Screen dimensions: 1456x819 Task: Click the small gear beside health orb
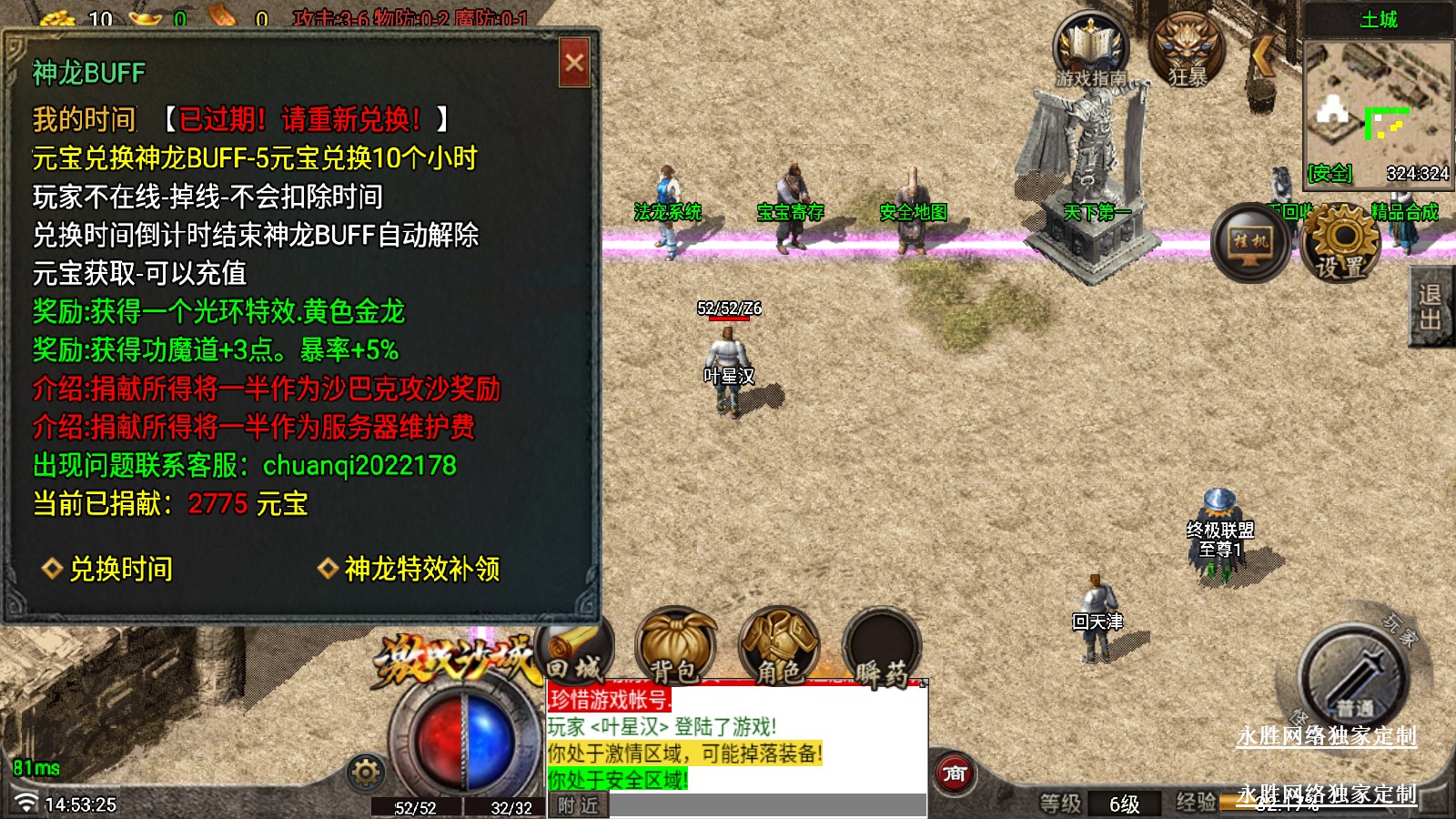point(366,773)
